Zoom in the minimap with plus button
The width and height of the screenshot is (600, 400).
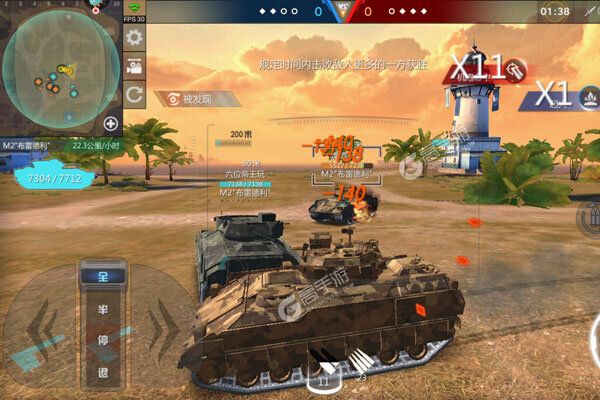[x=110, y=125]
